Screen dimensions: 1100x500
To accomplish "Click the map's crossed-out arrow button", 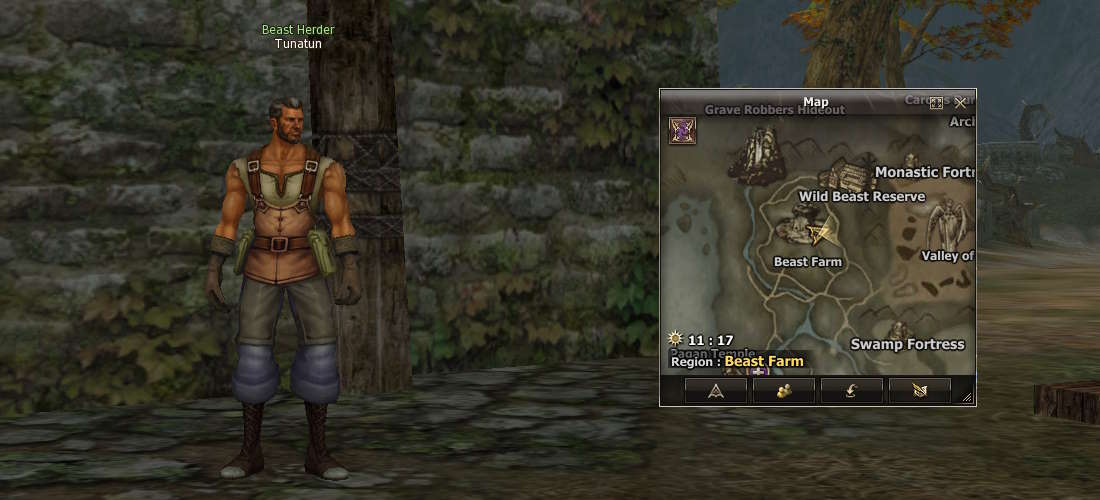I will (919, 391).
